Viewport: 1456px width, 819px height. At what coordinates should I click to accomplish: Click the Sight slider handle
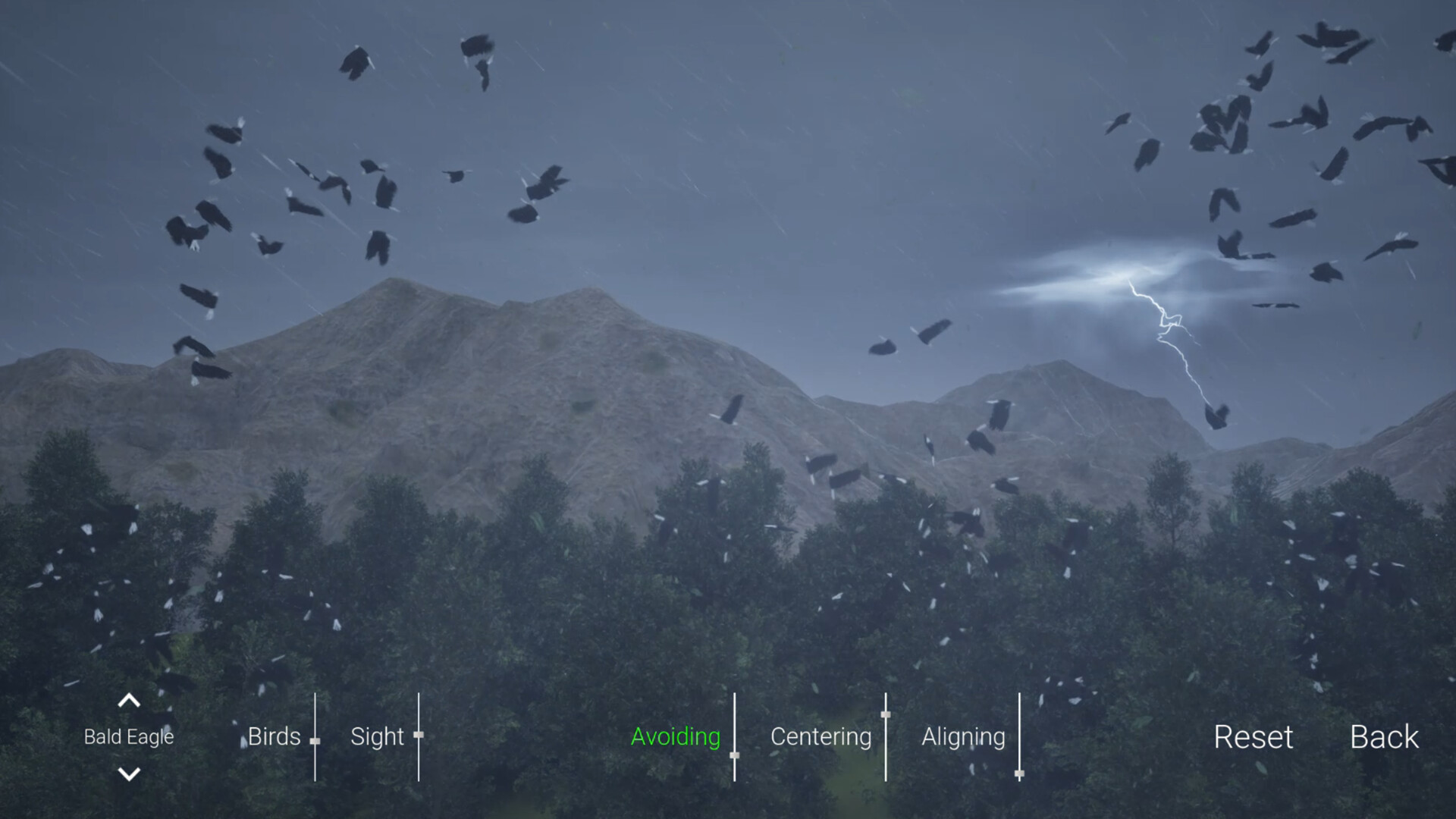[x=419, y=734]
